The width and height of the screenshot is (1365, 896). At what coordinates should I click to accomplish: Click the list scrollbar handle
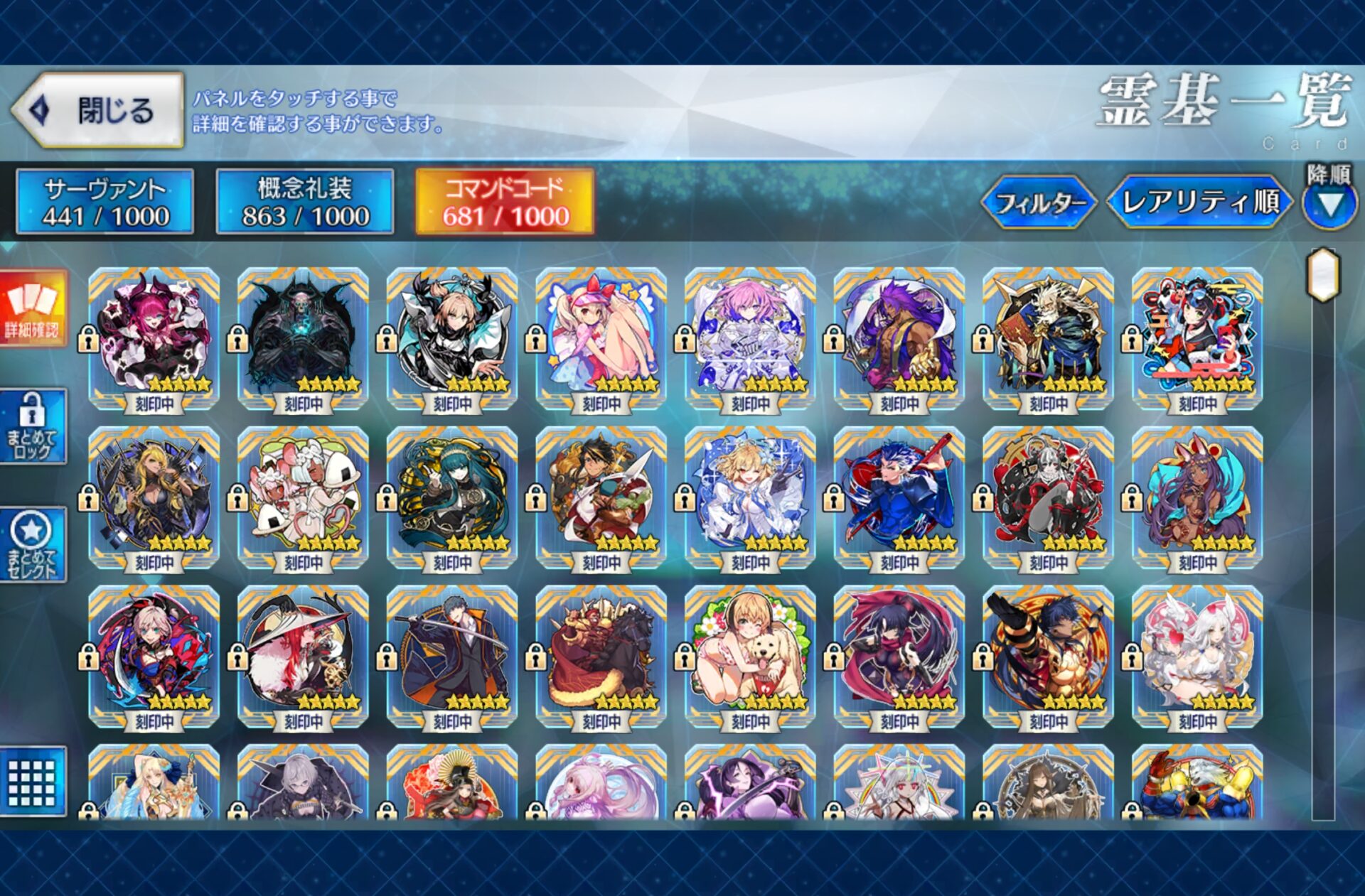coord(1323,275)
